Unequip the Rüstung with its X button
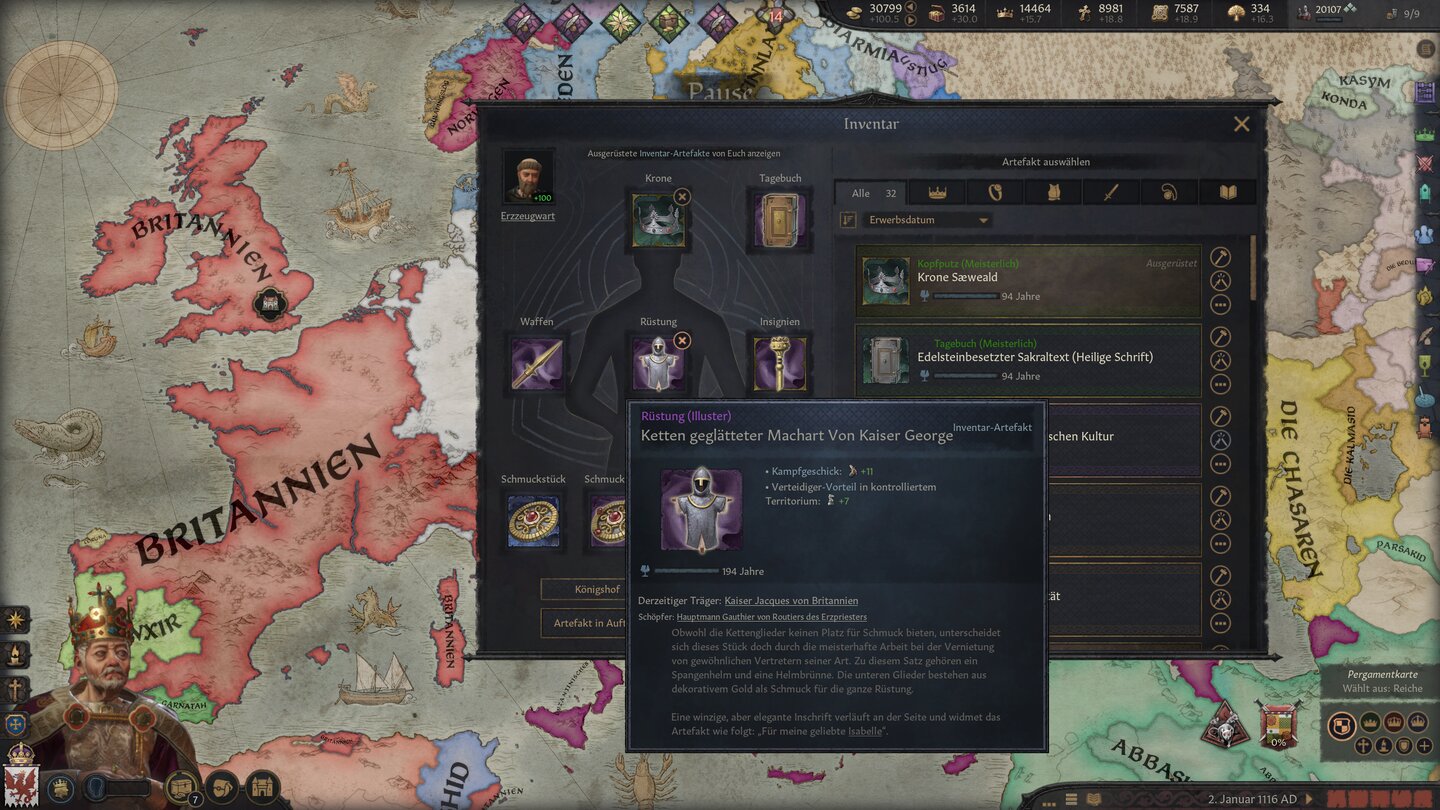The height and width of the screenshot is (810, 1440). tap(682, 340)
